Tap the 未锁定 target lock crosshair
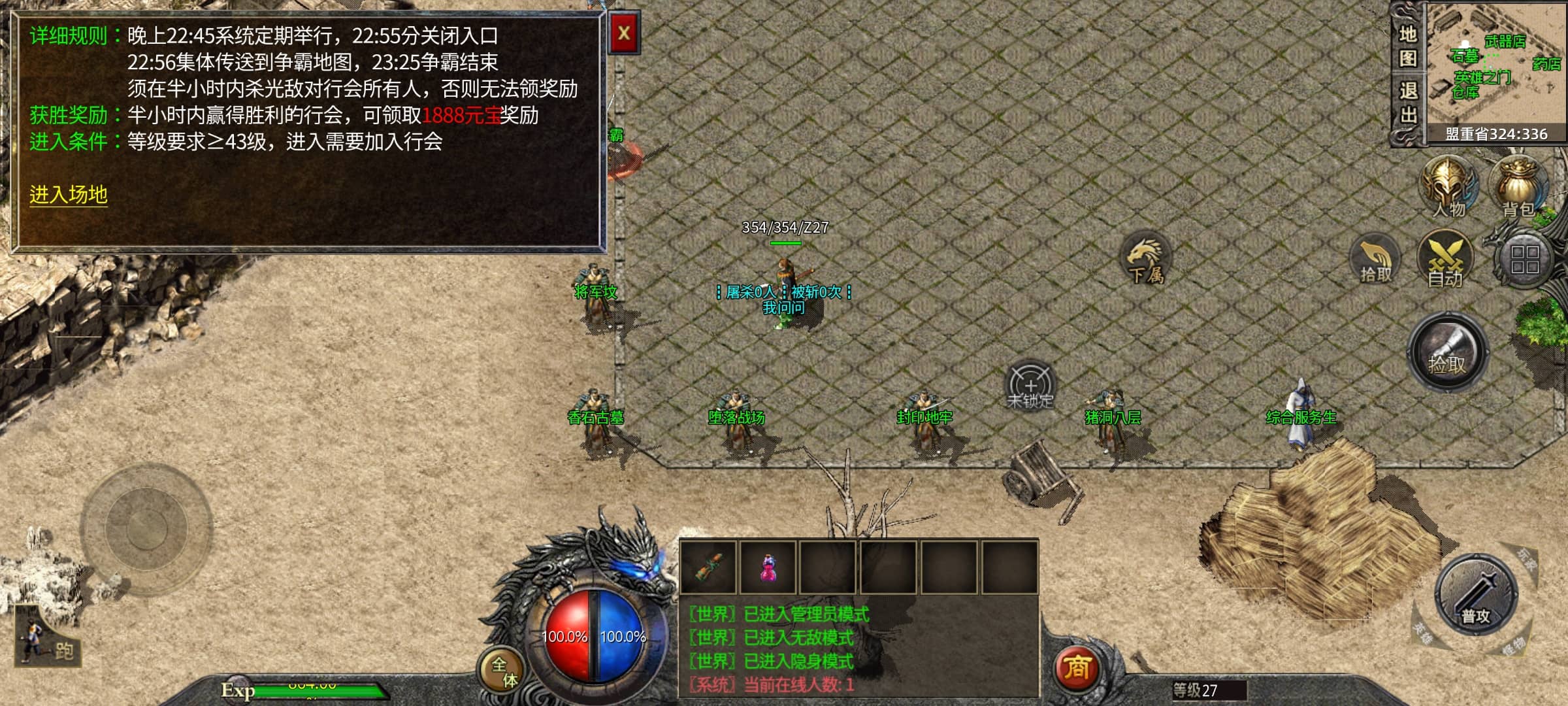 coord(1030,386)
